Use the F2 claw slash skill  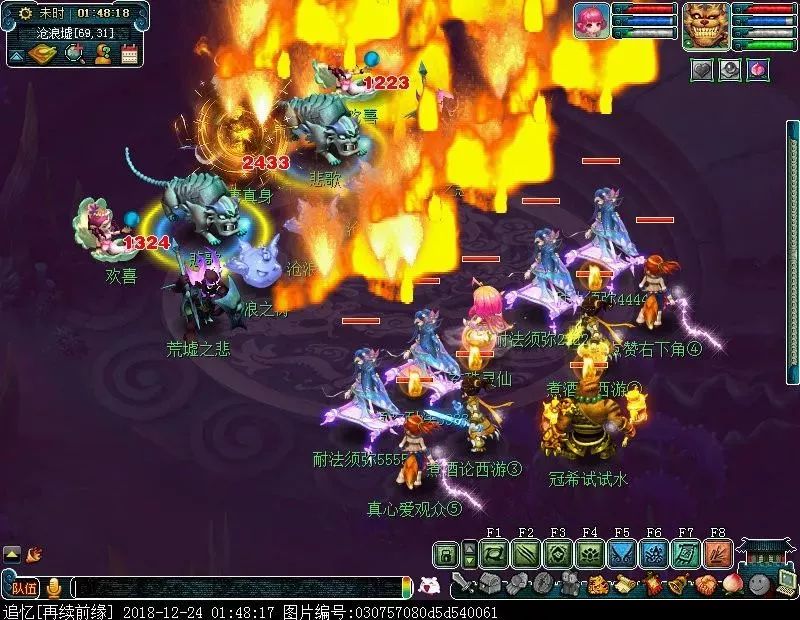coord(526,554)
